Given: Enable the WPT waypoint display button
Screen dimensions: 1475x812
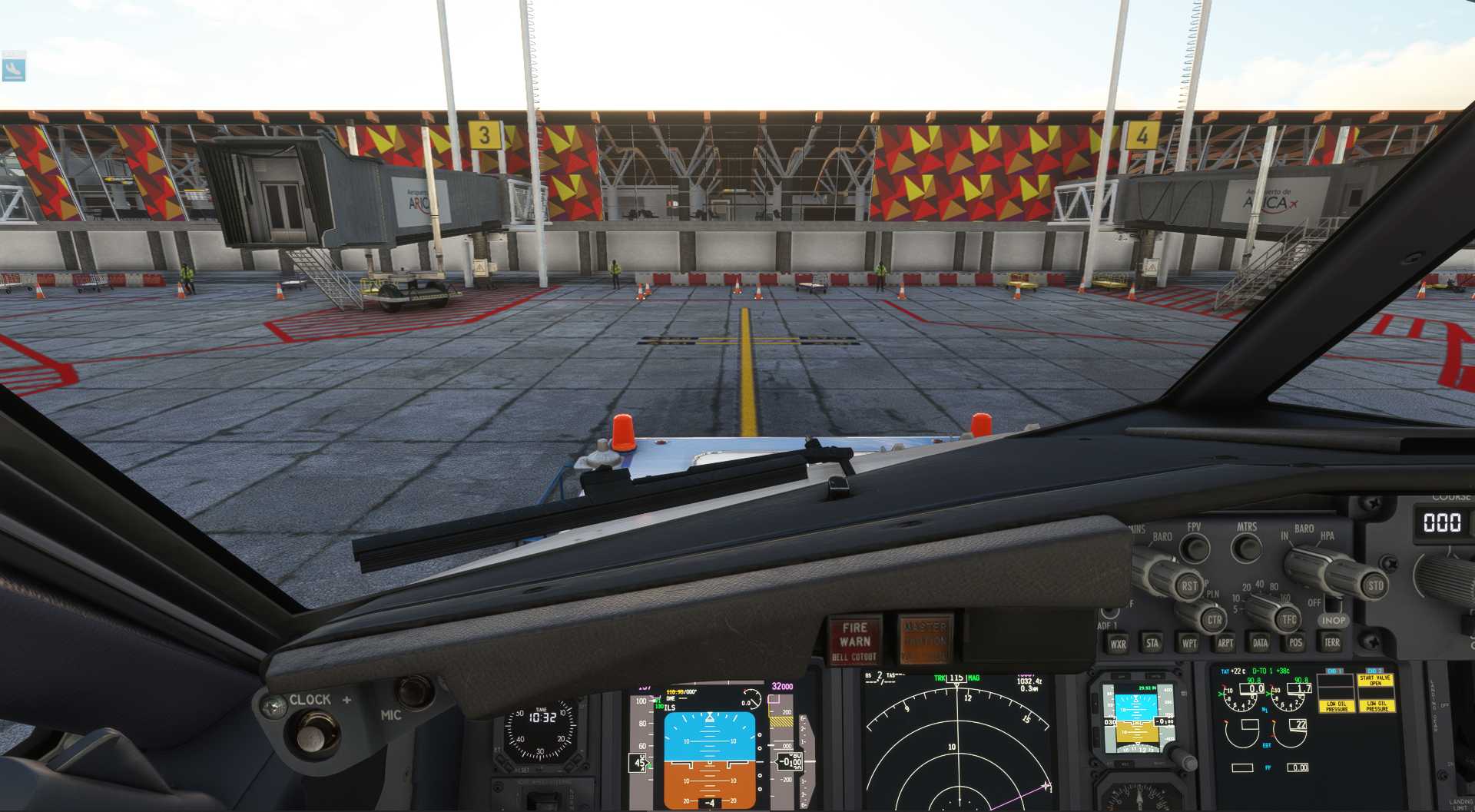Looking at the screenshot, I should pyautogui.click(x=1189, y=644).
